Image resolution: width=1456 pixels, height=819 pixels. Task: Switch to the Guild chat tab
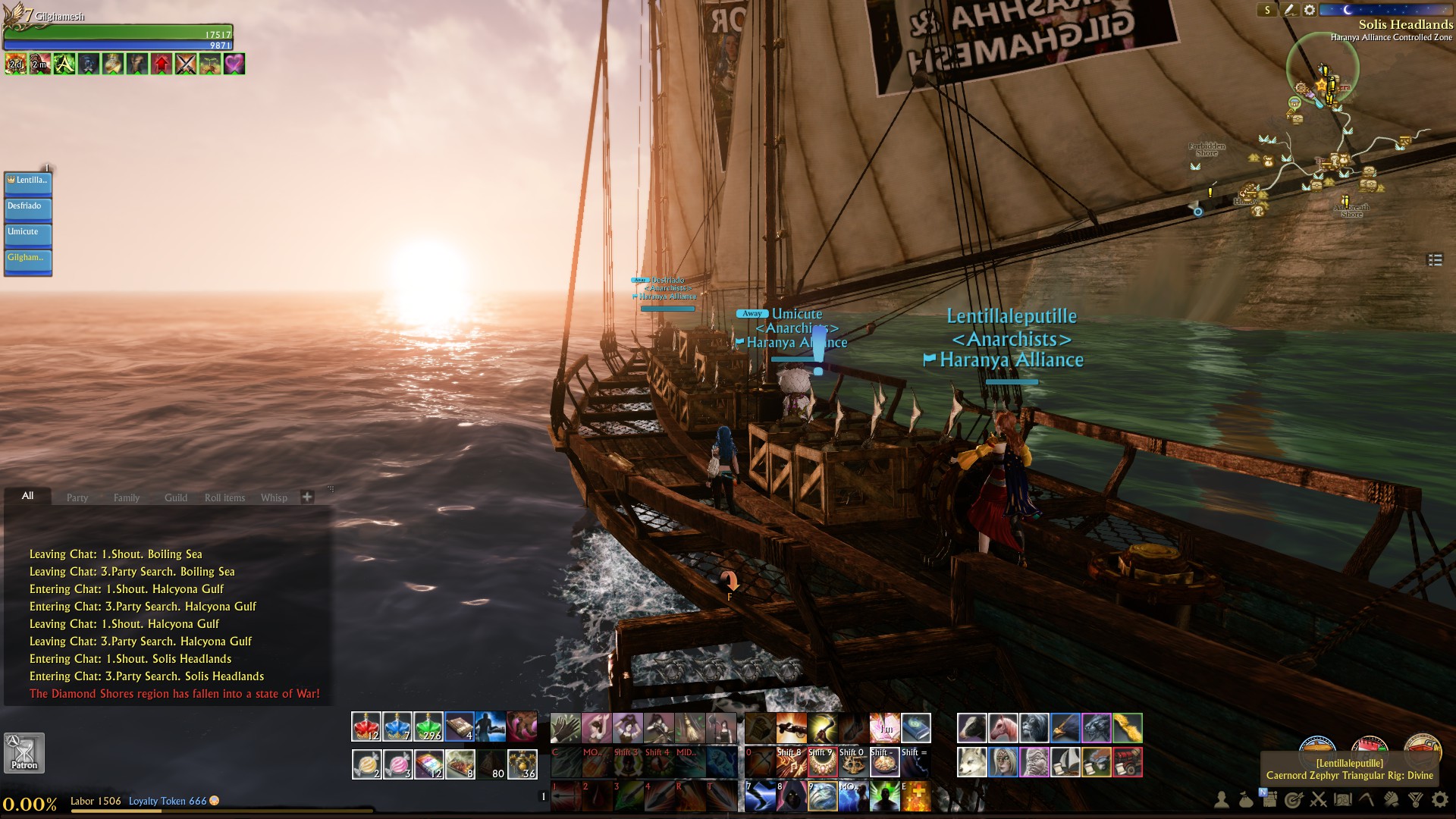pos(175,497)
